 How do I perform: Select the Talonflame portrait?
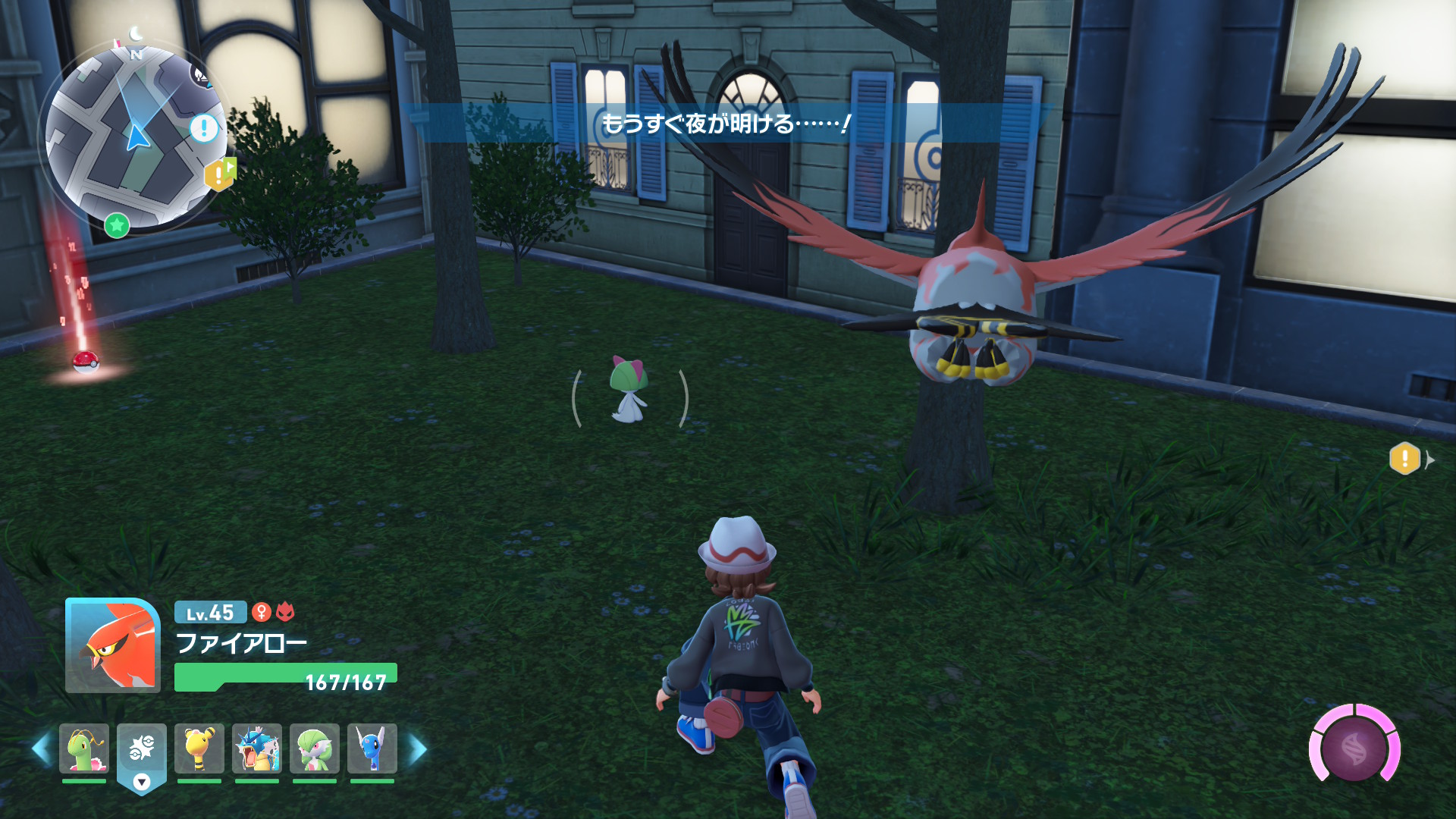pos(113,645)
